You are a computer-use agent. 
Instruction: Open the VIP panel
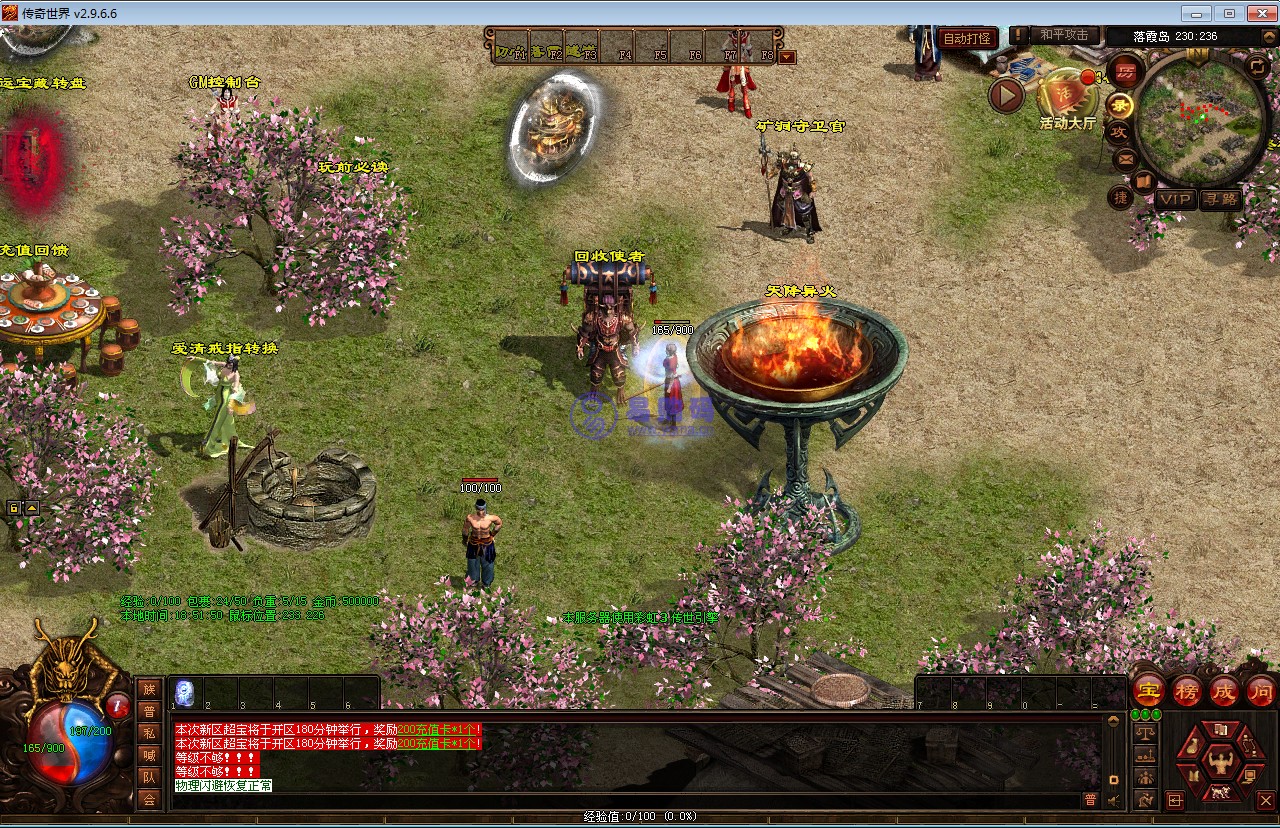click(x=1175, y=199)
